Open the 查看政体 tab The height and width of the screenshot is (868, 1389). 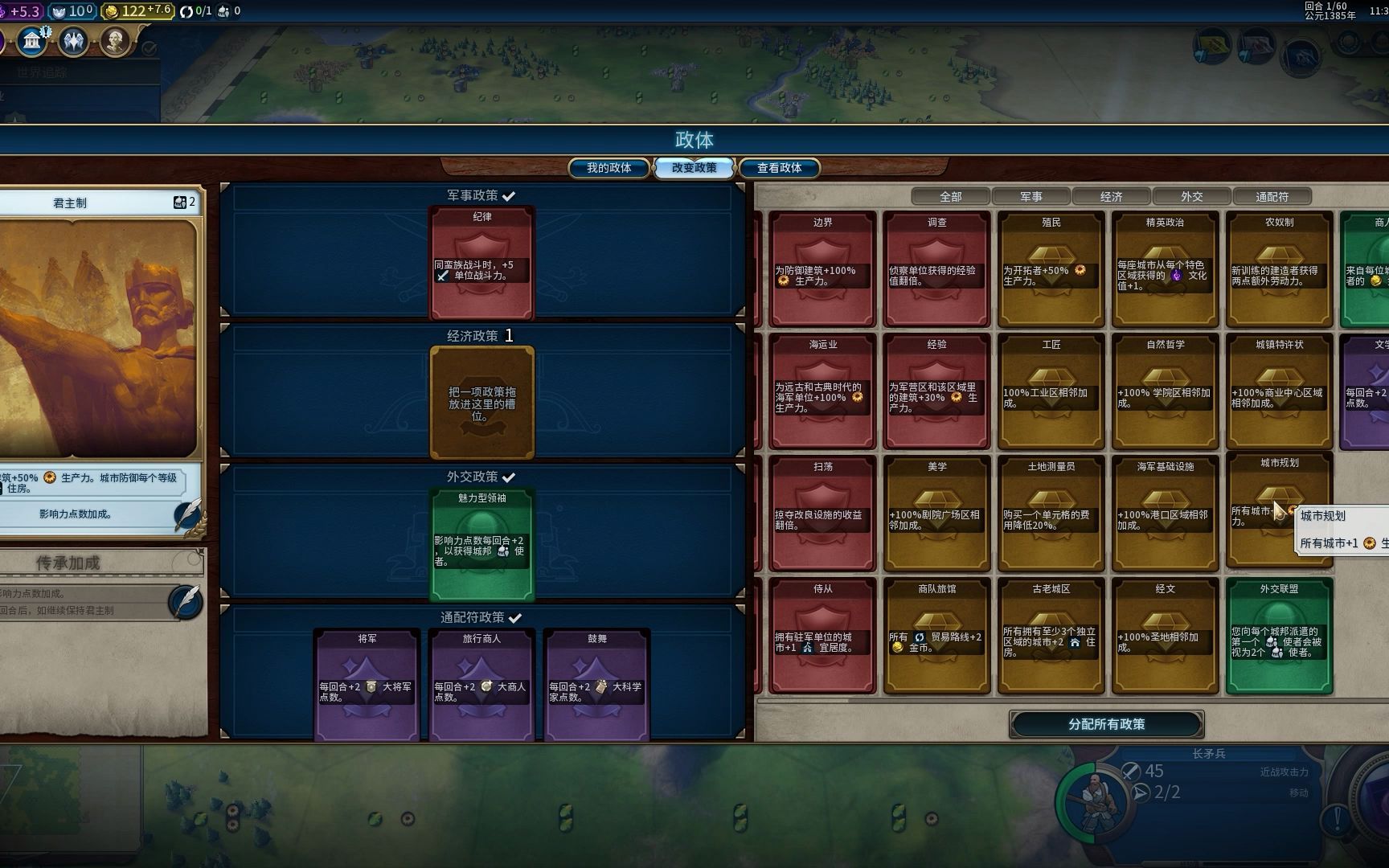779,168
